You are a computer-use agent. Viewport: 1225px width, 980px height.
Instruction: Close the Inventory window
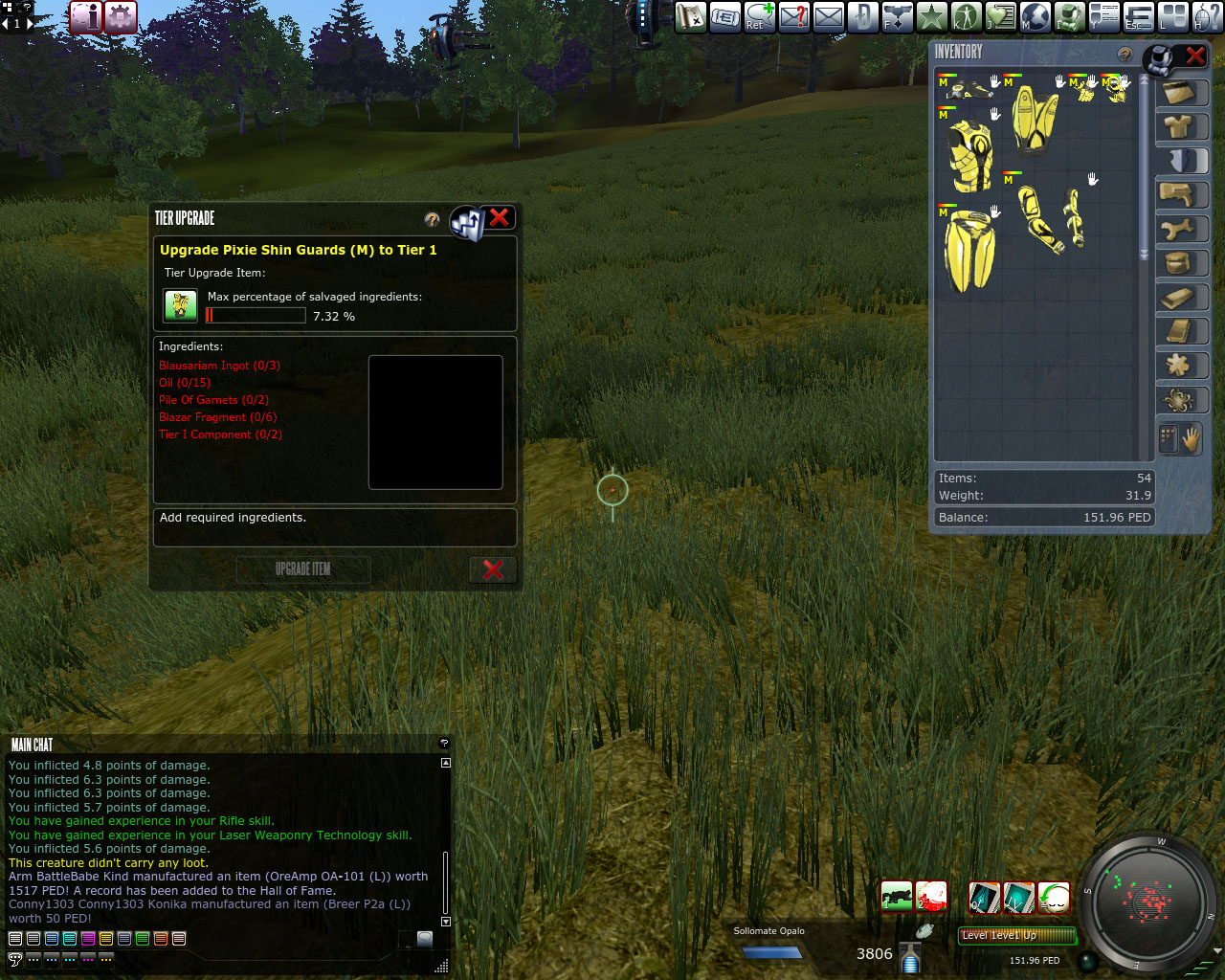pos(1195,56)
